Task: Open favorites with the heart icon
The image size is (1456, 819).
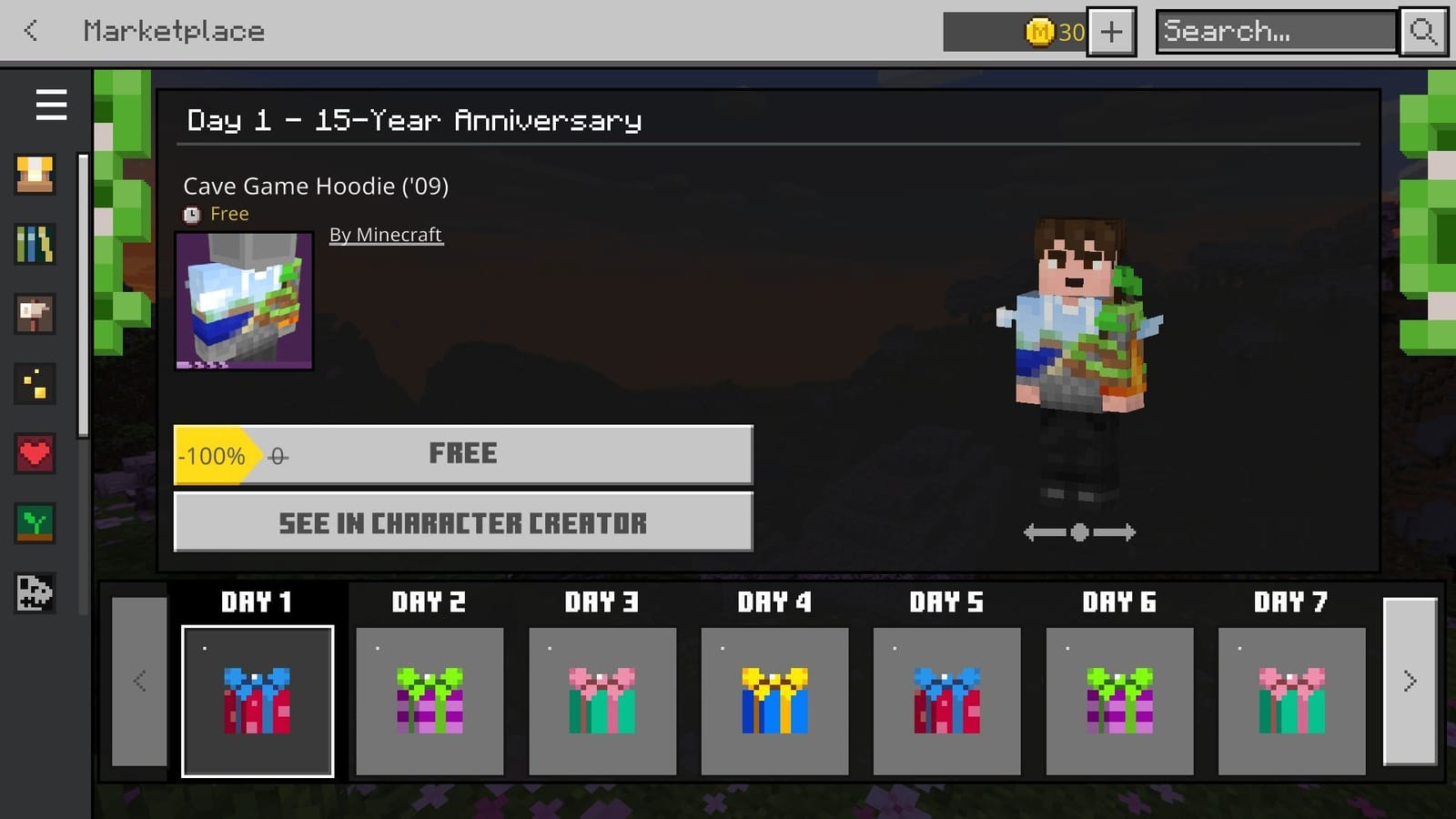Action: coord(35,454)
